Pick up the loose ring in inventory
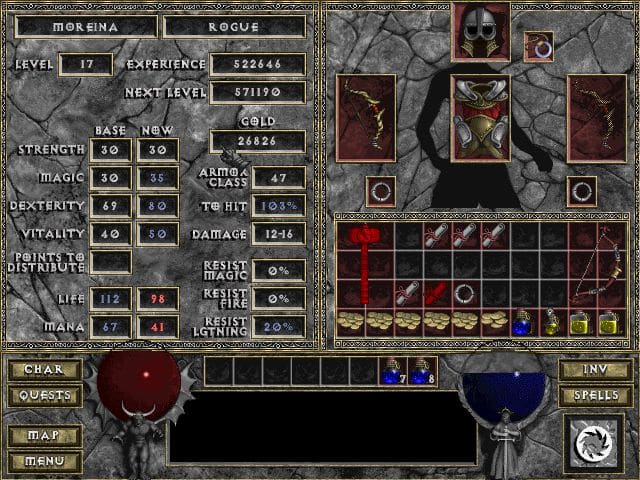Viewport: 640px width, 480px height. coord(464,293)
